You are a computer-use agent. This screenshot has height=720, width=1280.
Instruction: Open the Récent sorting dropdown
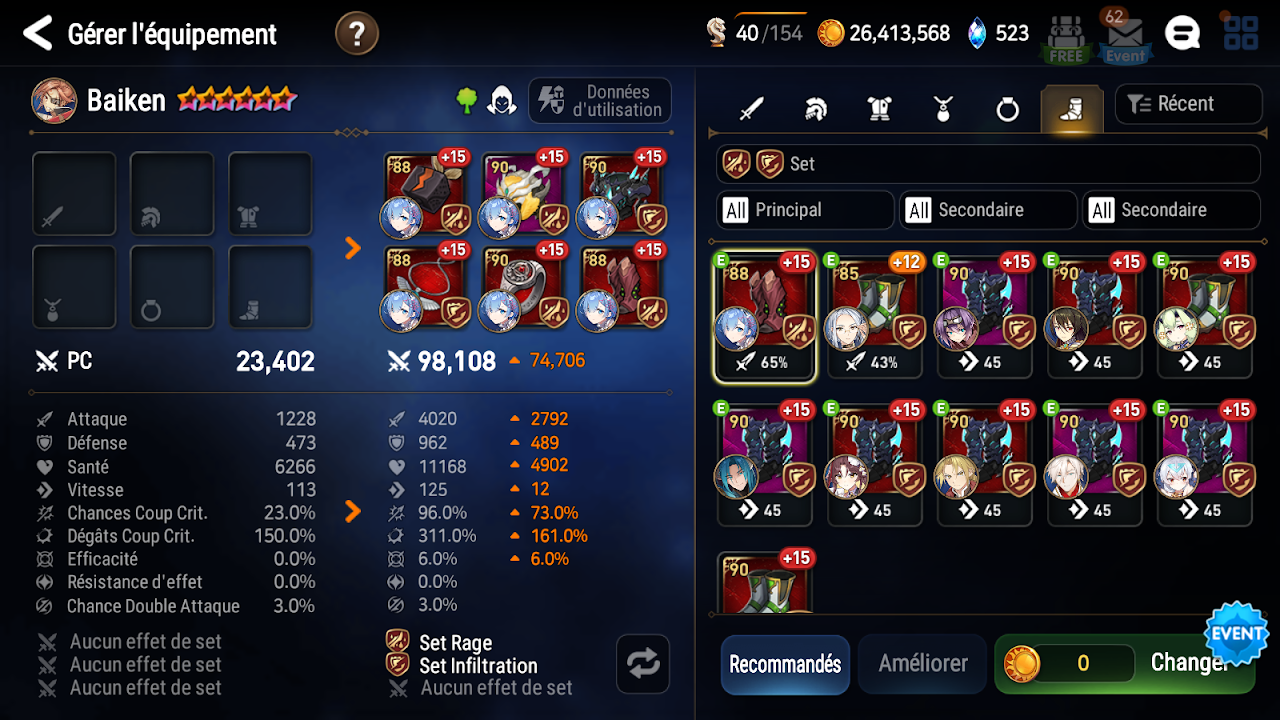point(1189,103)
